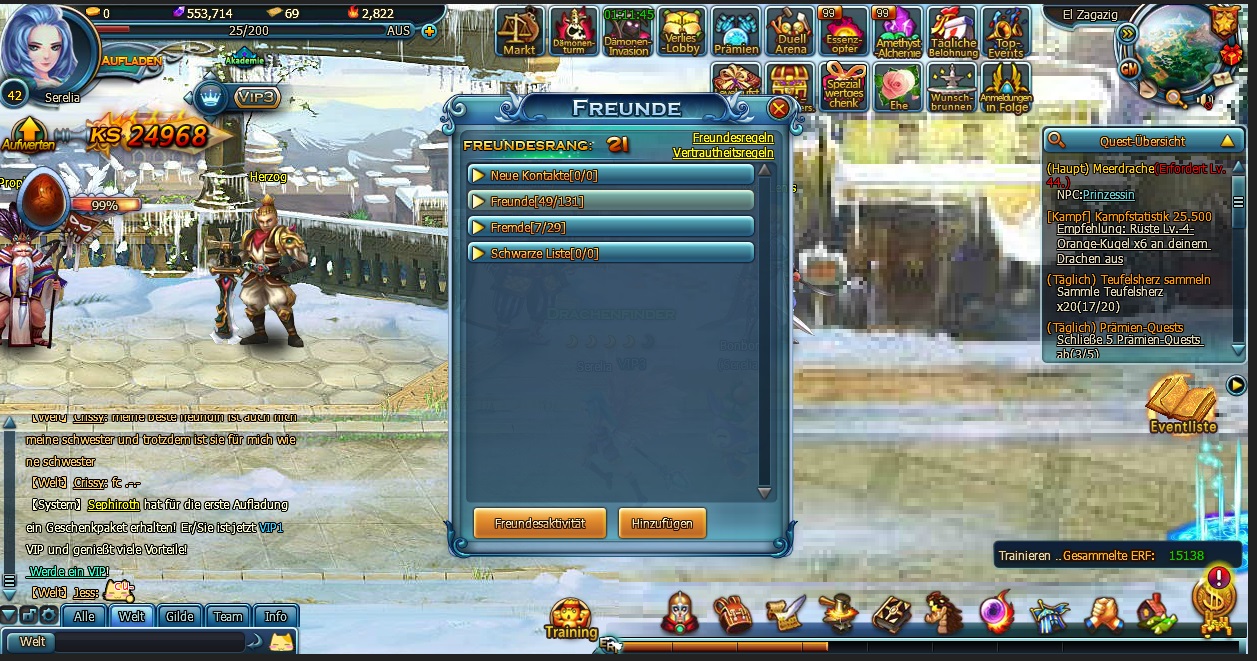The width and height of the screenshot is (1257, 661).
Task: Open the Vertrautheitsregeln link
Action: pyautogui.click(x=722, y=153)
